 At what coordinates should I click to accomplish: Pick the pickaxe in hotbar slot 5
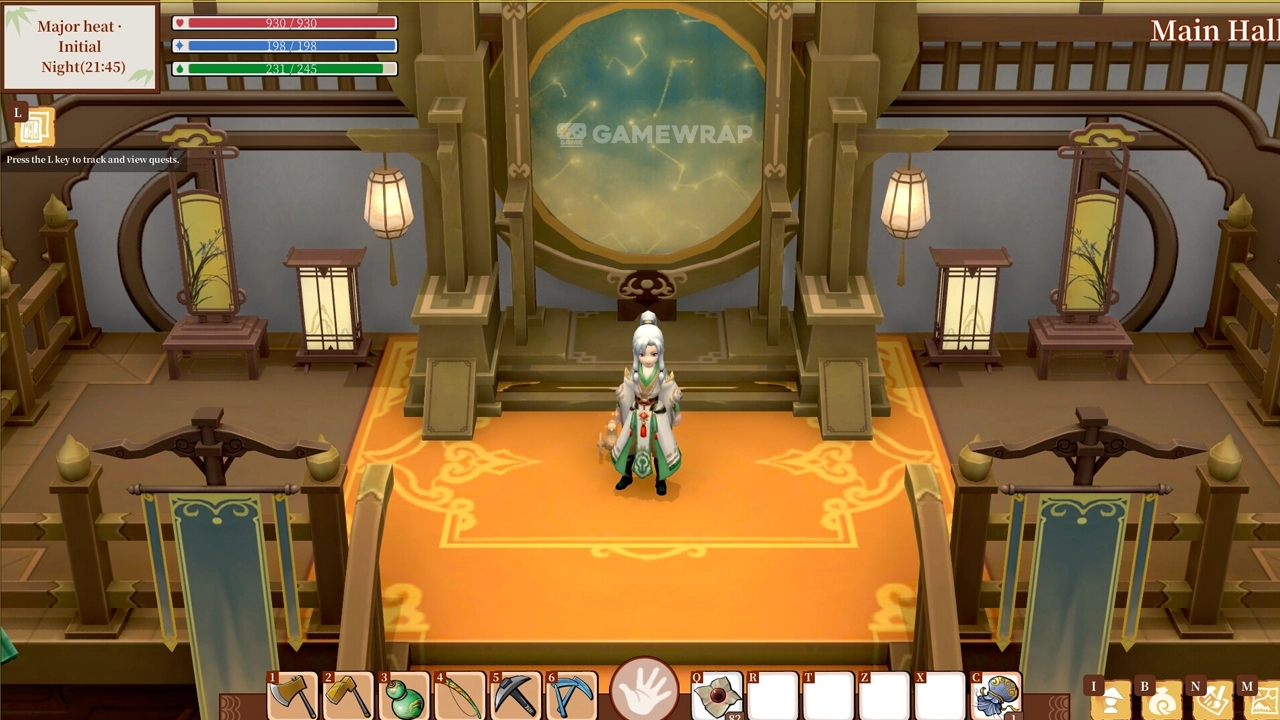tap(516, 696)
